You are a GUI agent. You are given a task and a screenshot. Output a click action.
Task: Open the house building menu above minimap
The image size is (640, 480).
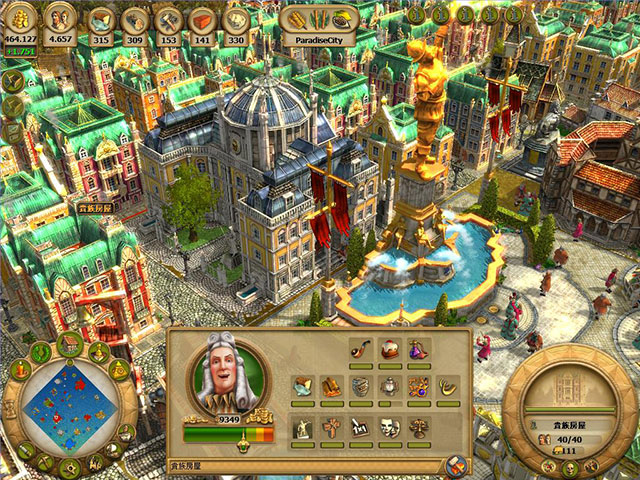69,345
